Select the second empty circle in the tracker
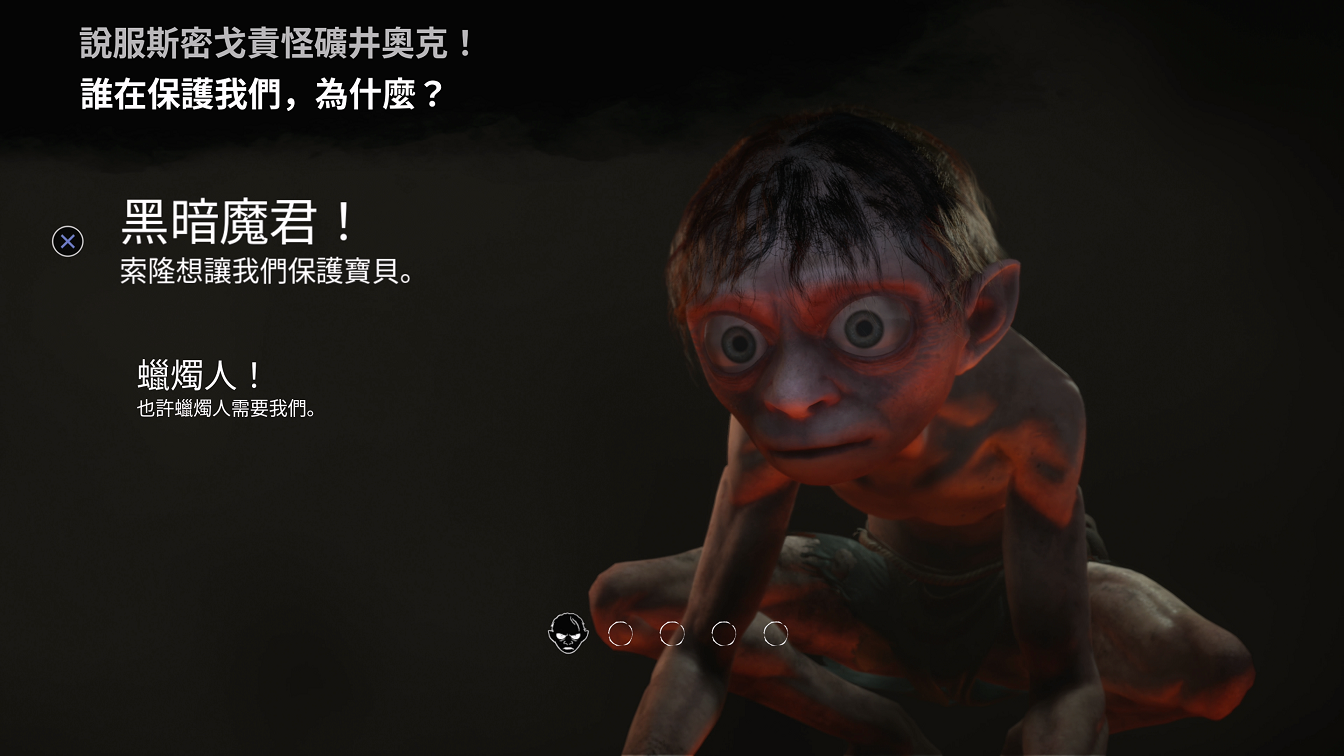Image resolution: width=1344 pixels, height=756 pixels. (x=671, y=633)
